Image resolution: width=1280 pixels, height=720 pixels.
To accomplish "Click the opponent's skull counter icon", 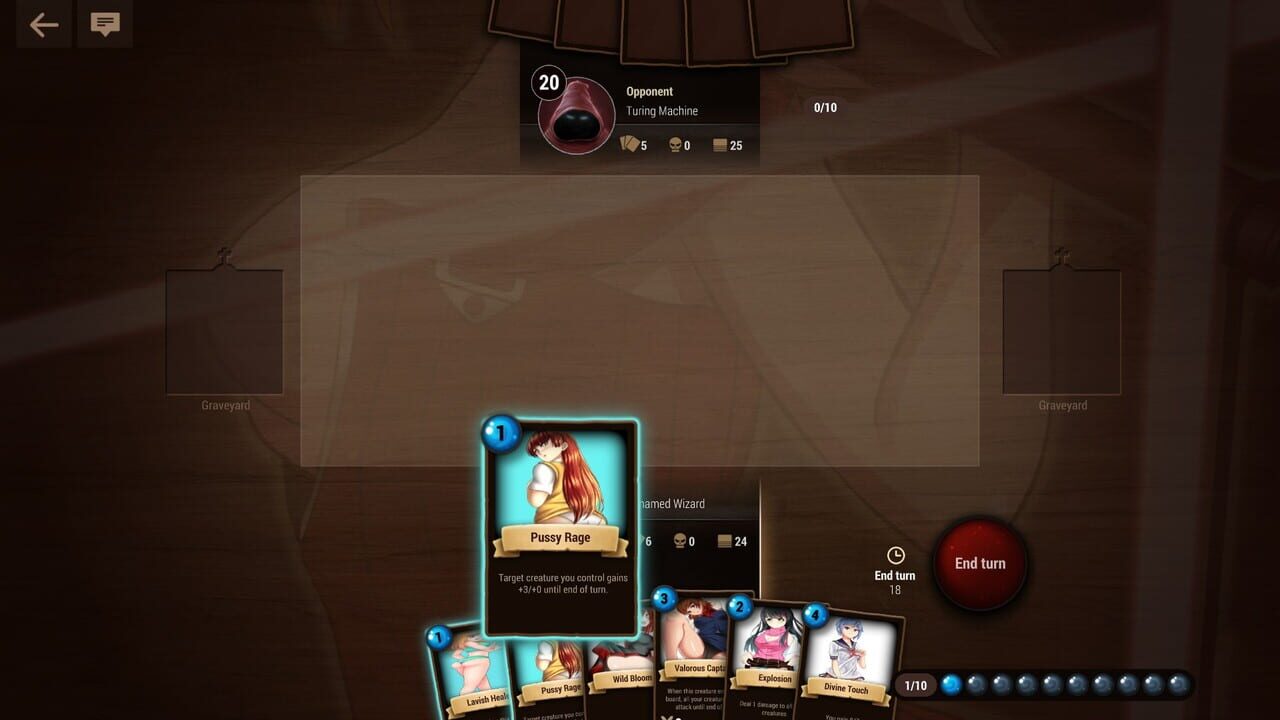I will pyautogui.click(x=678, y=145).
